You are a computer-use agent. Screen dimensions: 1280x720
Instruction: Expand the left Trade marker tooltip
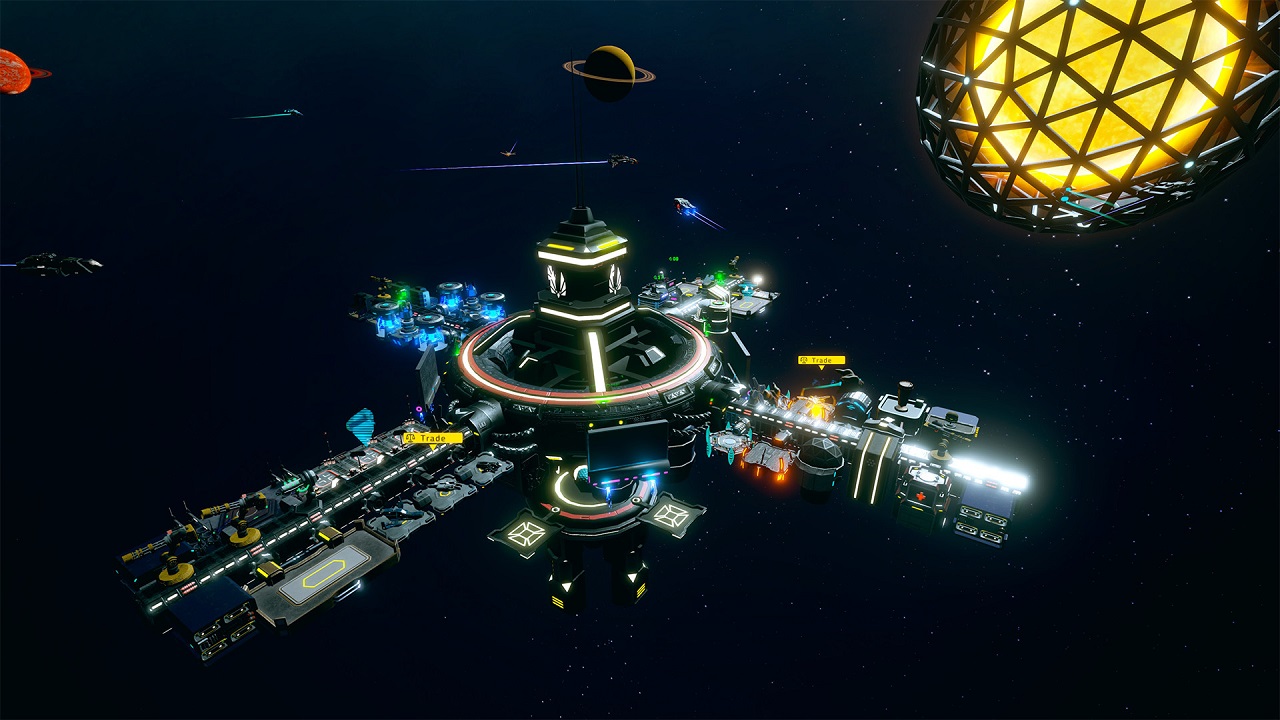coord(434,437)
